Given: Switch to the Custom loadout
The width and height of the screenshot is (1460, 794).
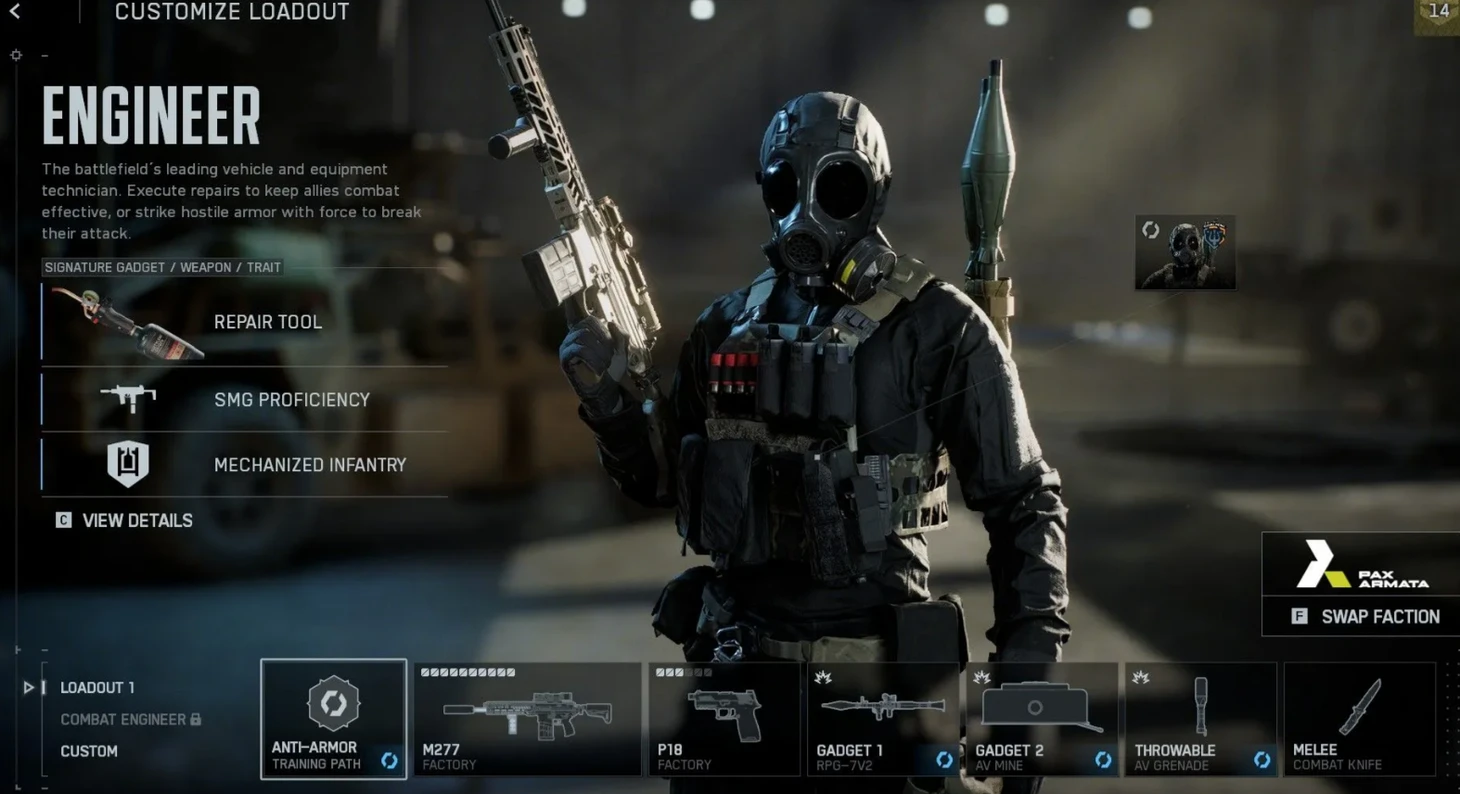Looking at the screenshot, I should click(x=89, y=751).
